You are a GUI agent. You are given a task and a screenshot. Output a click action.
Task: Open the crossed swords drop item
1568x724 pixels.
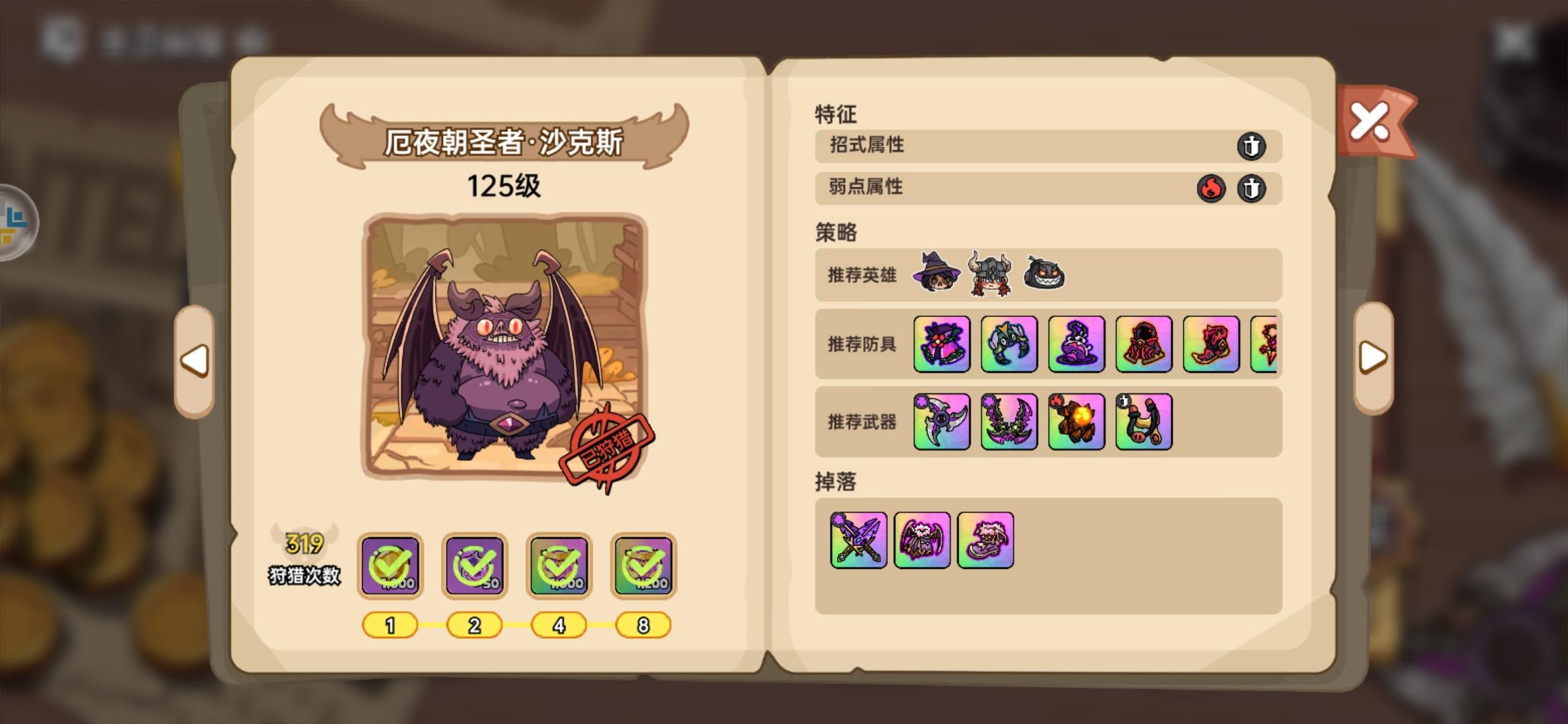click(x=858, y=540)
